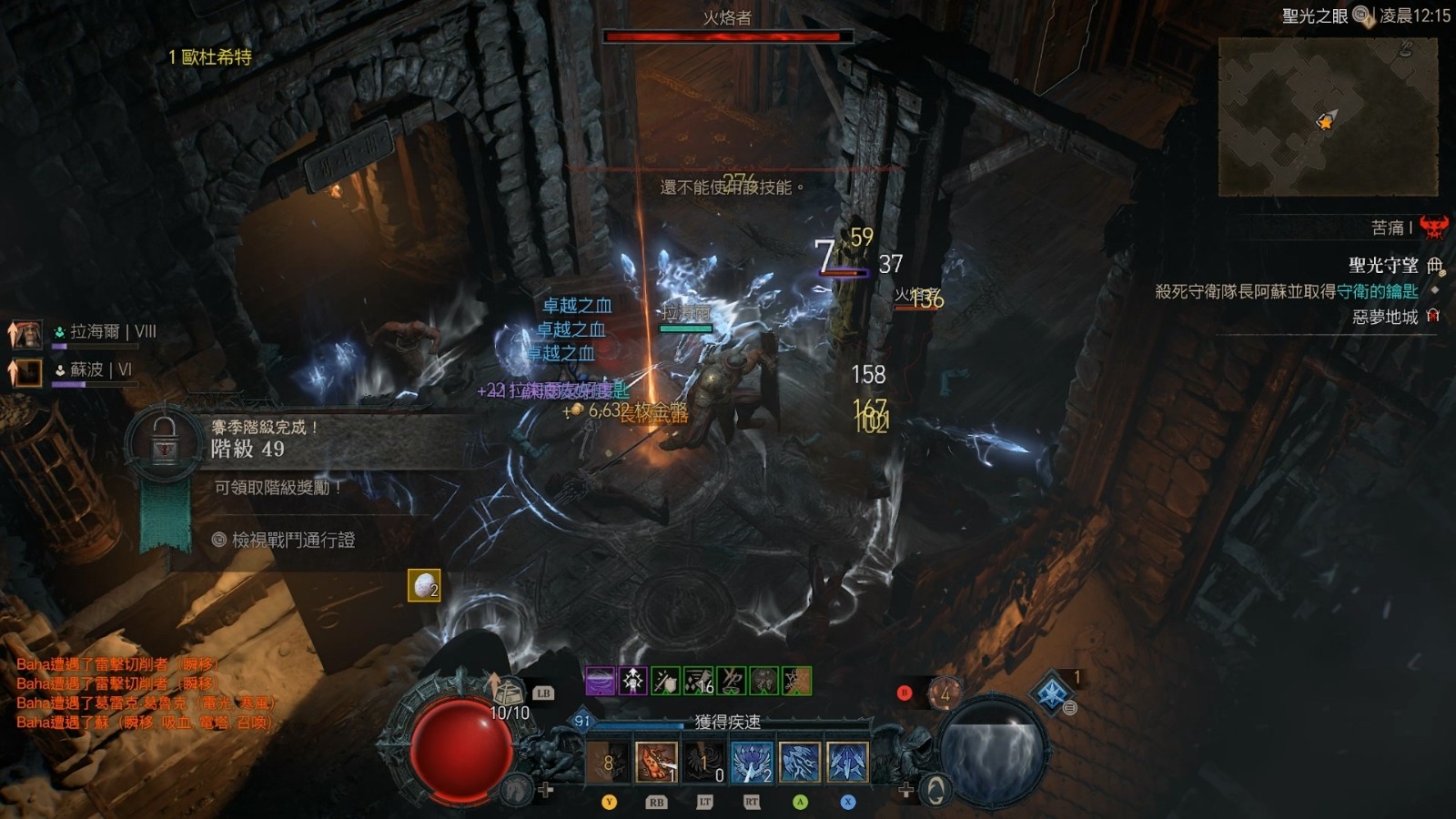Click the purple storm cloud buff icon
Screen dimensions: 1456x819
coord(600,681)
